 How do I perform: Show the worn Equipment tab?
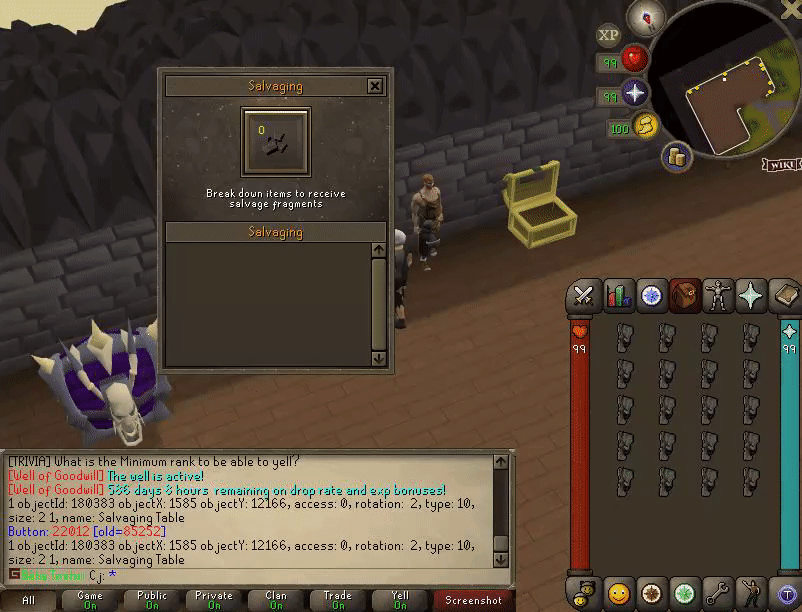click(x=718, y=296)
